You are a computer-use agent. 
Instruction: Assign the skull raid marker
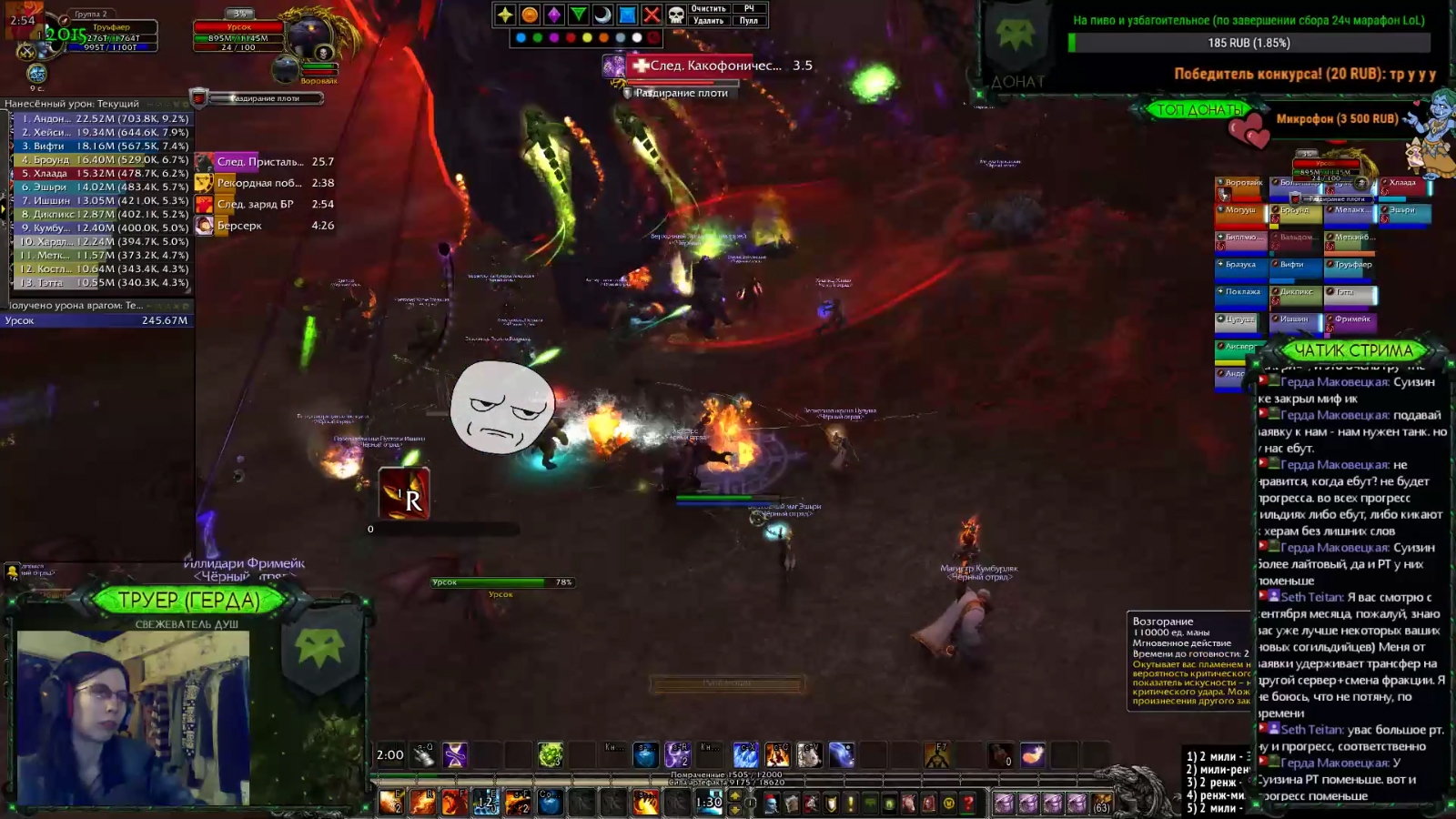pyautogui.click(x=676, y=15)
